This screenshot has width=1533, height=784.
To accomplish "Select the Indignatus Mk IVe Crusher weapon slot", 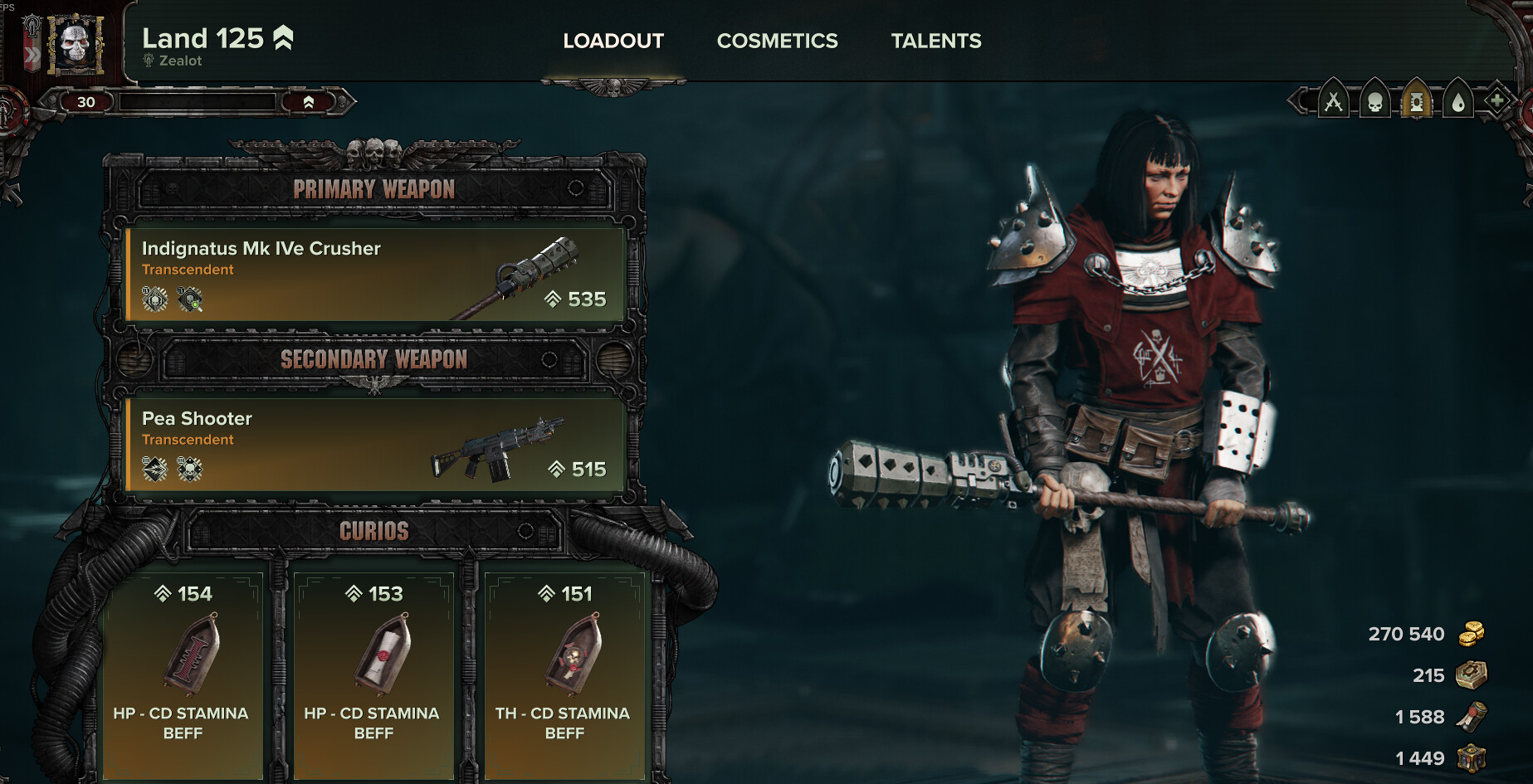I will coord(374,275).
